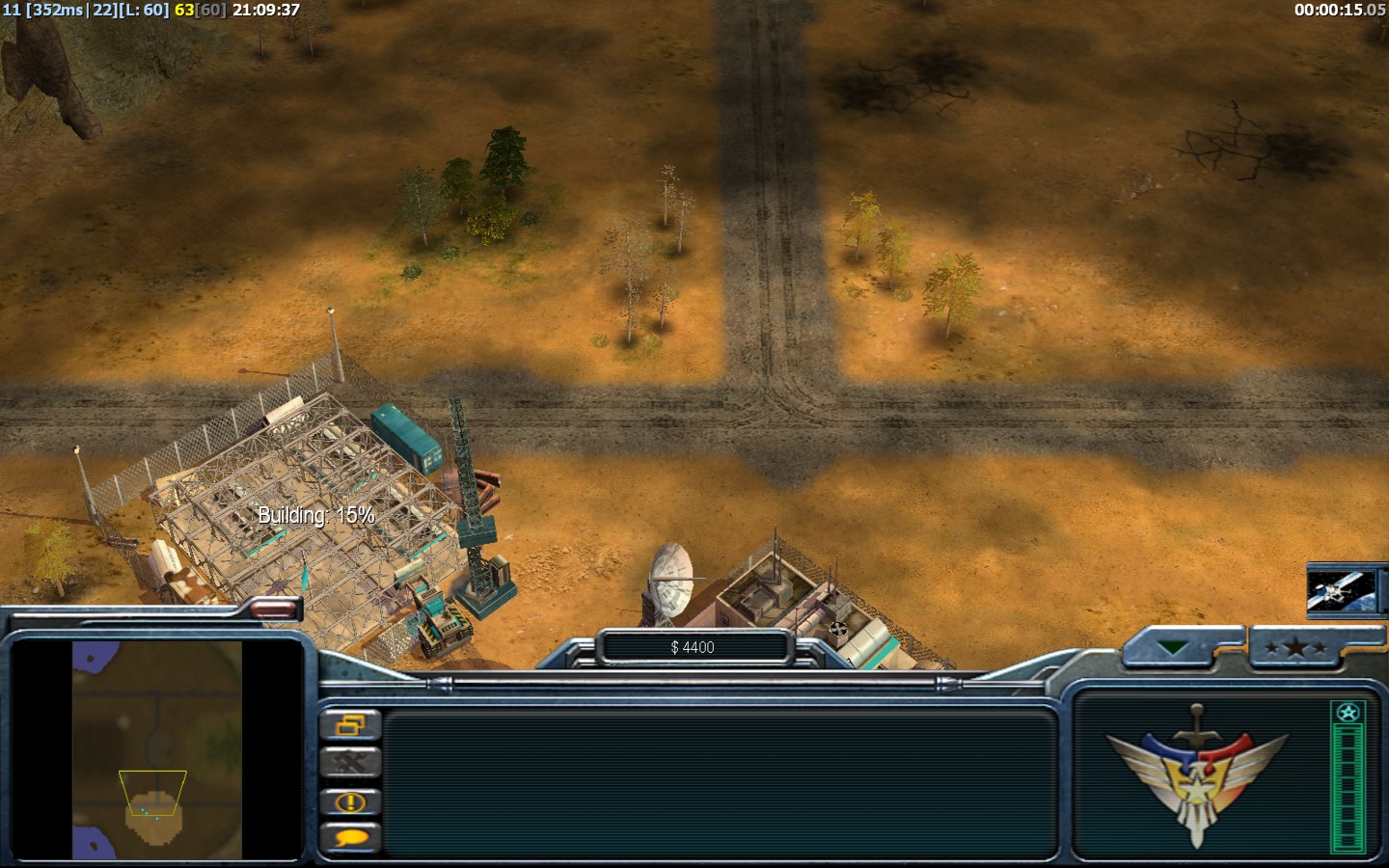Image resolution: width=1389 pixels, height=868 pixels.
Task: Open the three-star General's promotions button
Action: point(1295,648)
